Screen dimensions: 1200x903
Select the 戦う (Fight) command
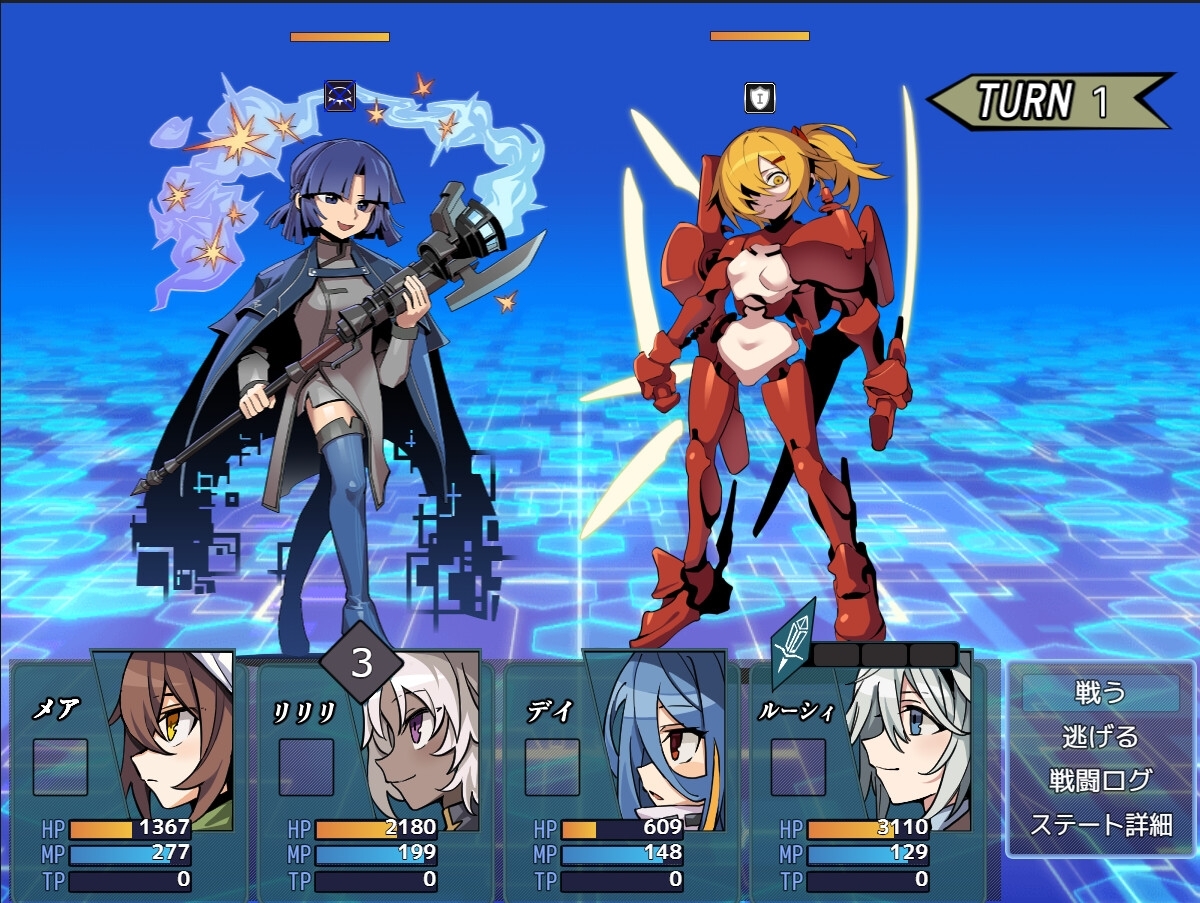pyautogui.click(x=1100, y=692)
